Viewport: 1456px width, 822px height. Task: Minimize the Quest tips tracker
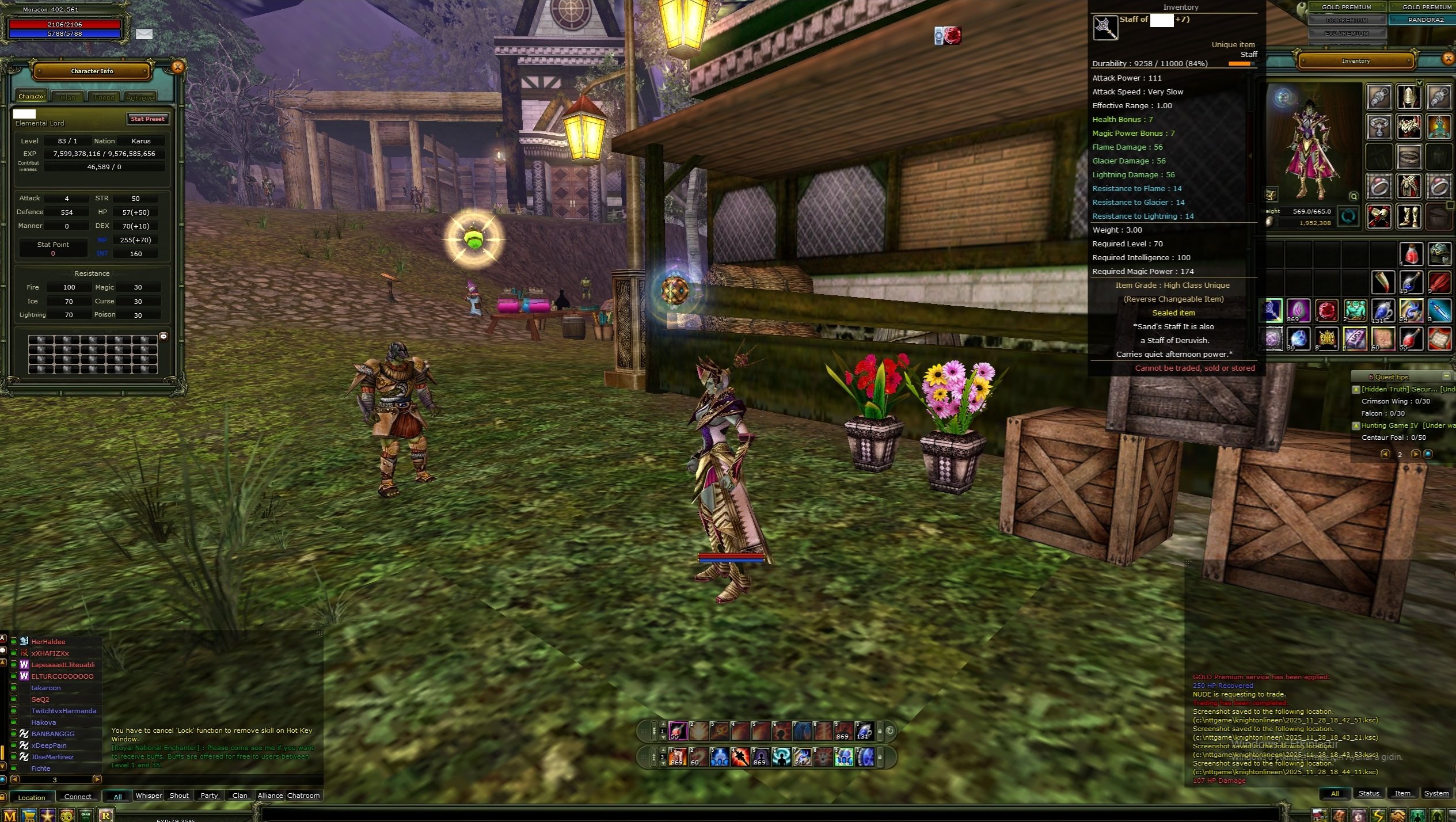[x=1446, y=376]
